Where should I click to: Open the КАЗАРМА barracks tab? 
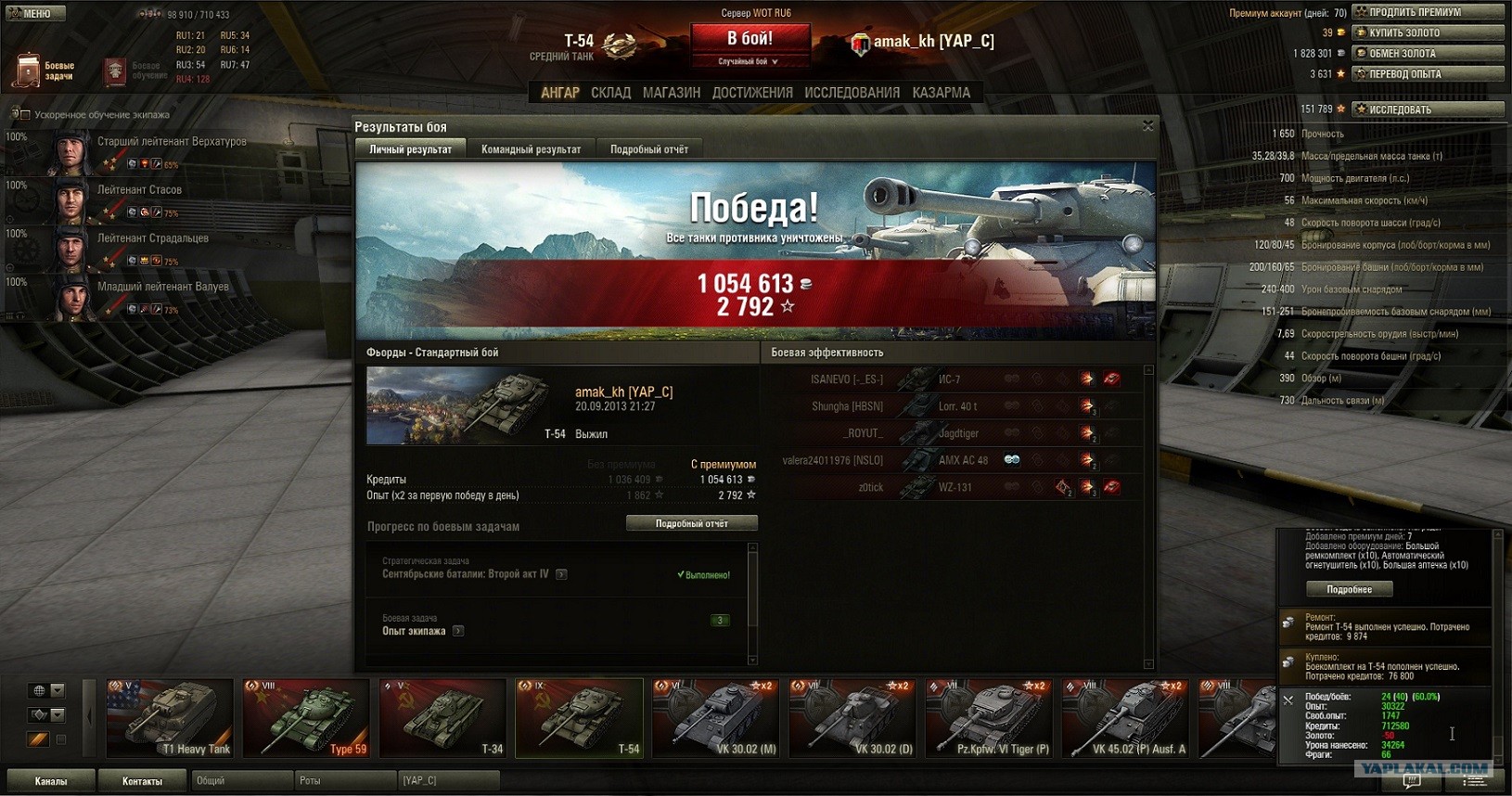point(941,93)
